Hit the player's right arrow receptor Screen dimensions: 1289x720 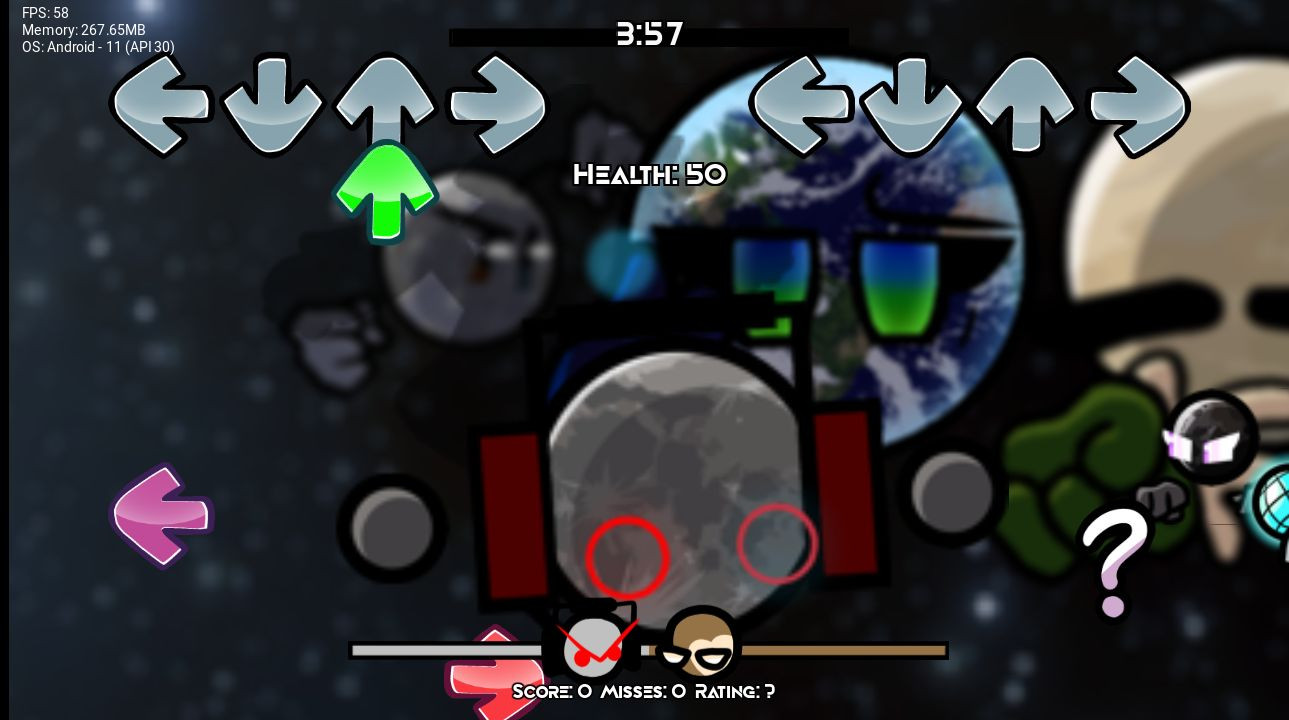point(1137,102)
